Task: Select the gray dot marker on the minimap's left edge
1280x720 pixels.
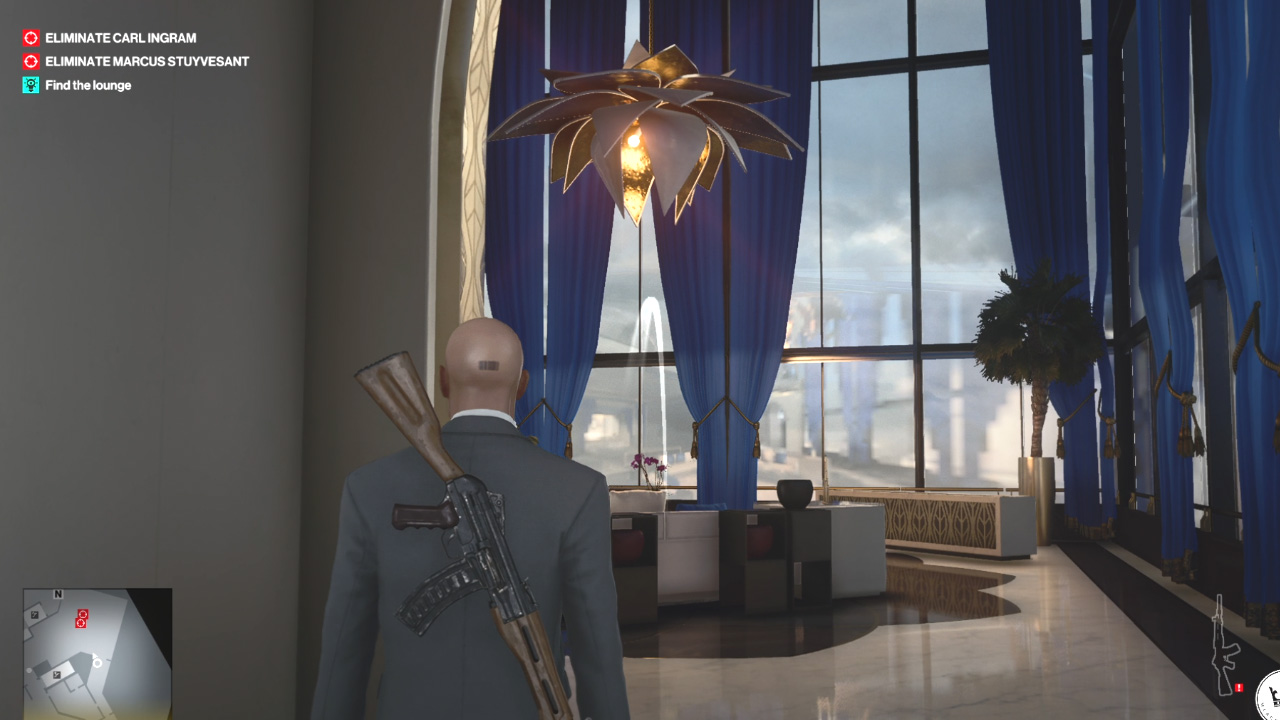Action: click(x=28, y=670)
